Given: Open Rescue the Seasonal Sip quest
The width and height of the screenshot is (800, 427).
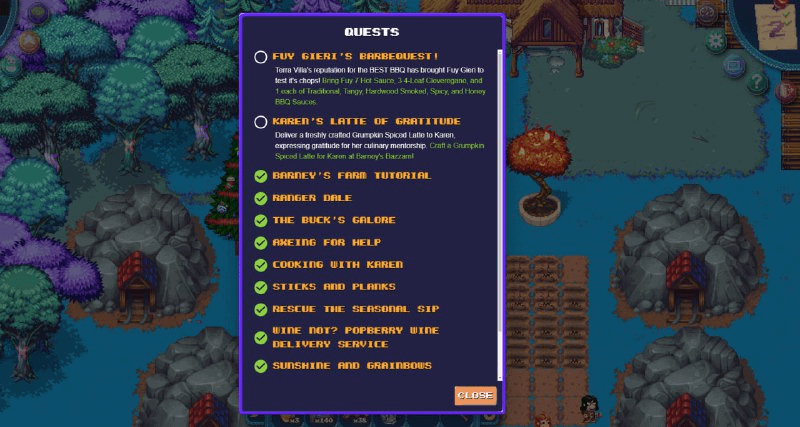Looking at the screenshot, I should [355, 308].
